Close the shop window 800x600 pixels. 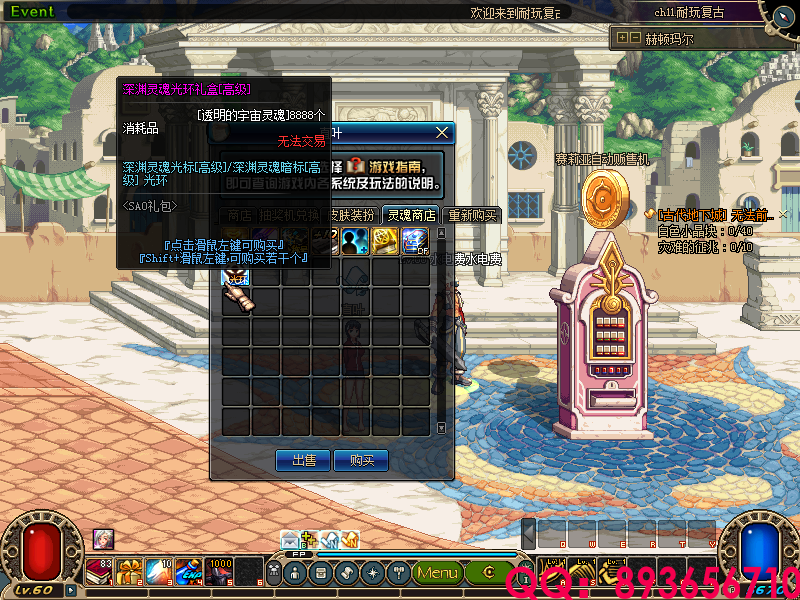coord(443,132)
